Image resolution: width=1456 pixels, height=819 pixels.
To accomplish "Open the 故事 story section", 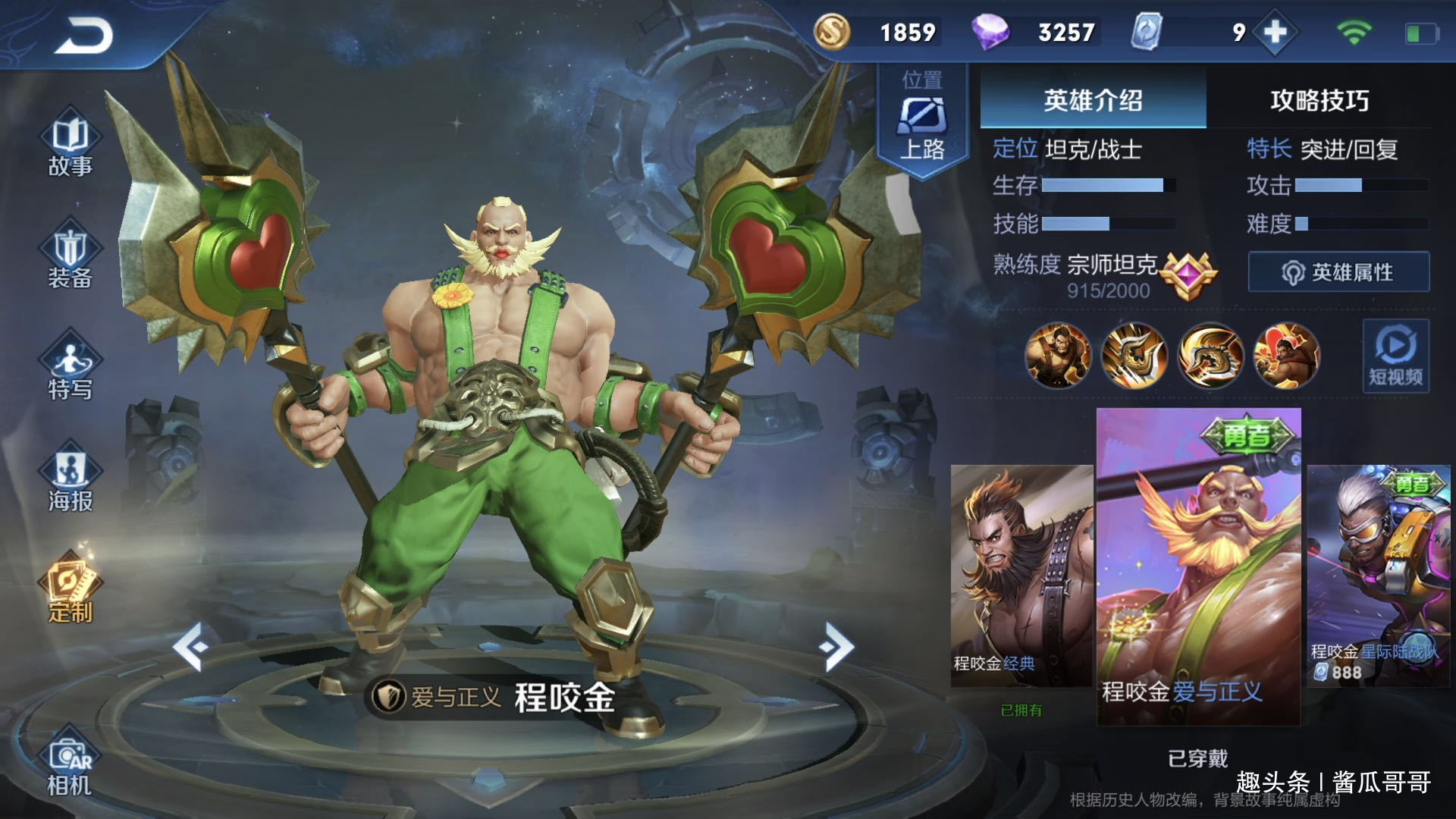I will 70,146.
